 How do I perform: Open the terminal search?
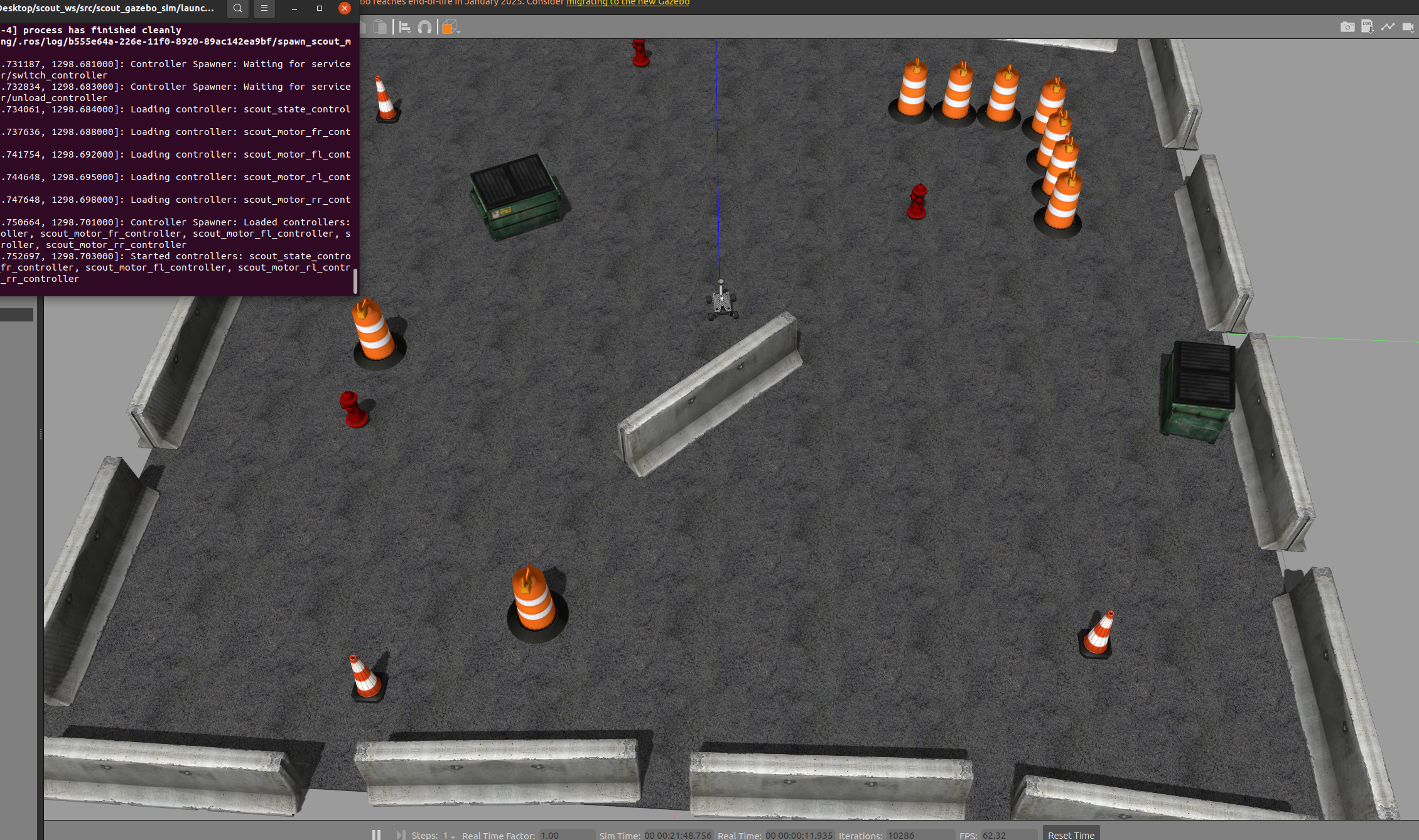pyautogui.click(x=238, y=9)
